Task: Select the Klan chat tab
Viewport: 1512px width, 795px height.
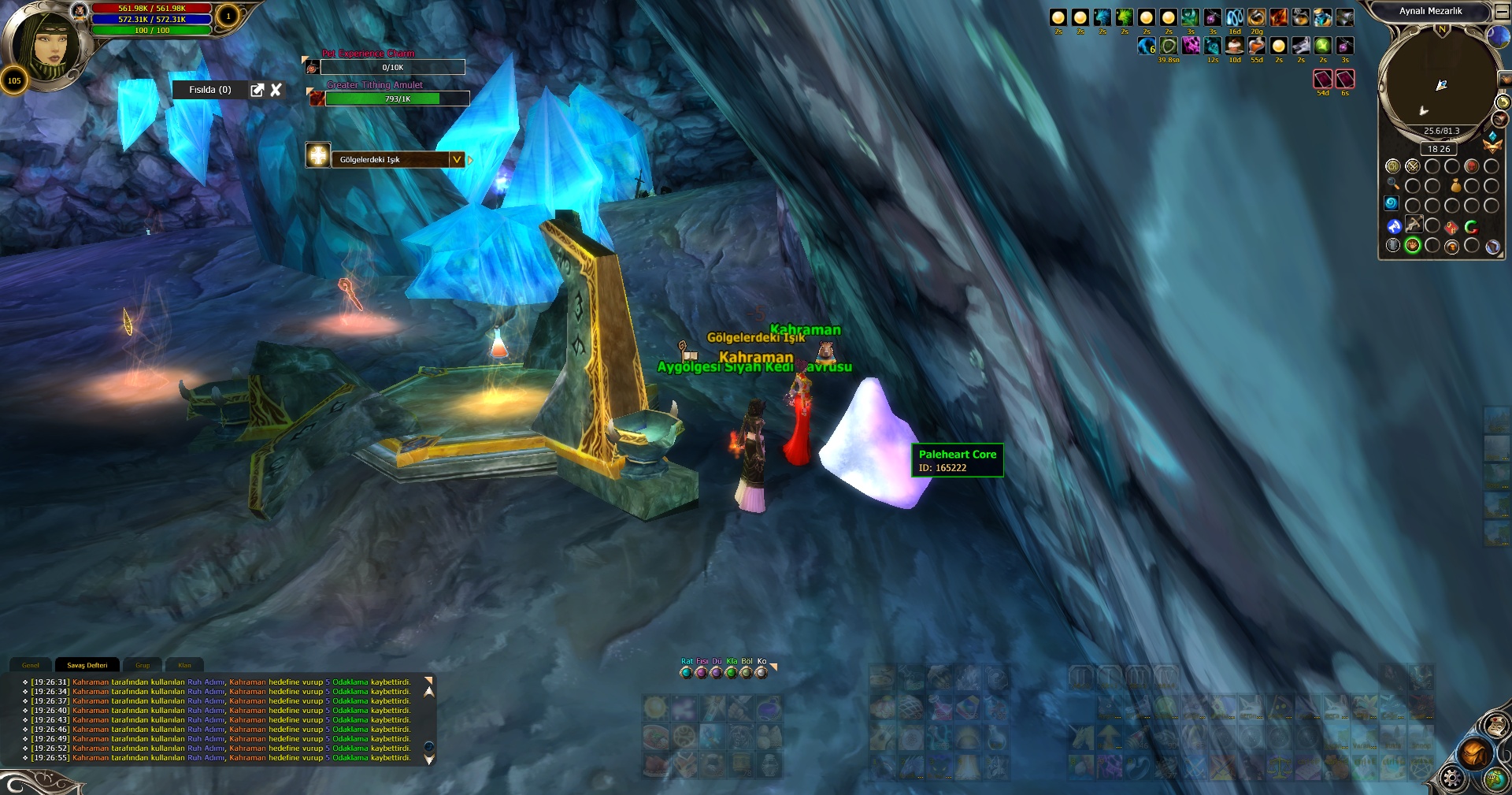Action: (x=184, y=665)
